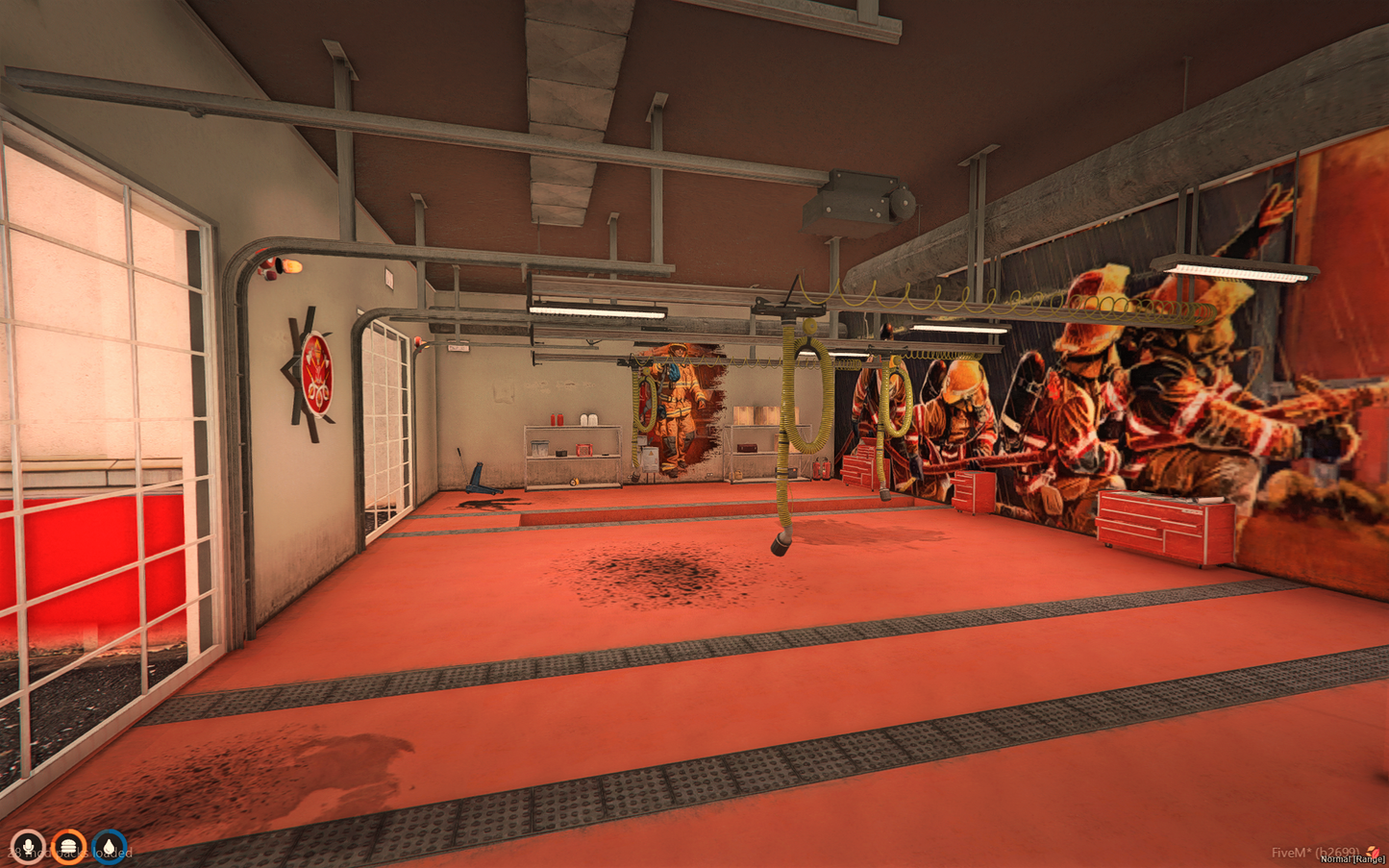Click the fire department emblem on the wall
Image resolution: width=1389 pixels, height=868 pixels.
click(x=317, y=371)
